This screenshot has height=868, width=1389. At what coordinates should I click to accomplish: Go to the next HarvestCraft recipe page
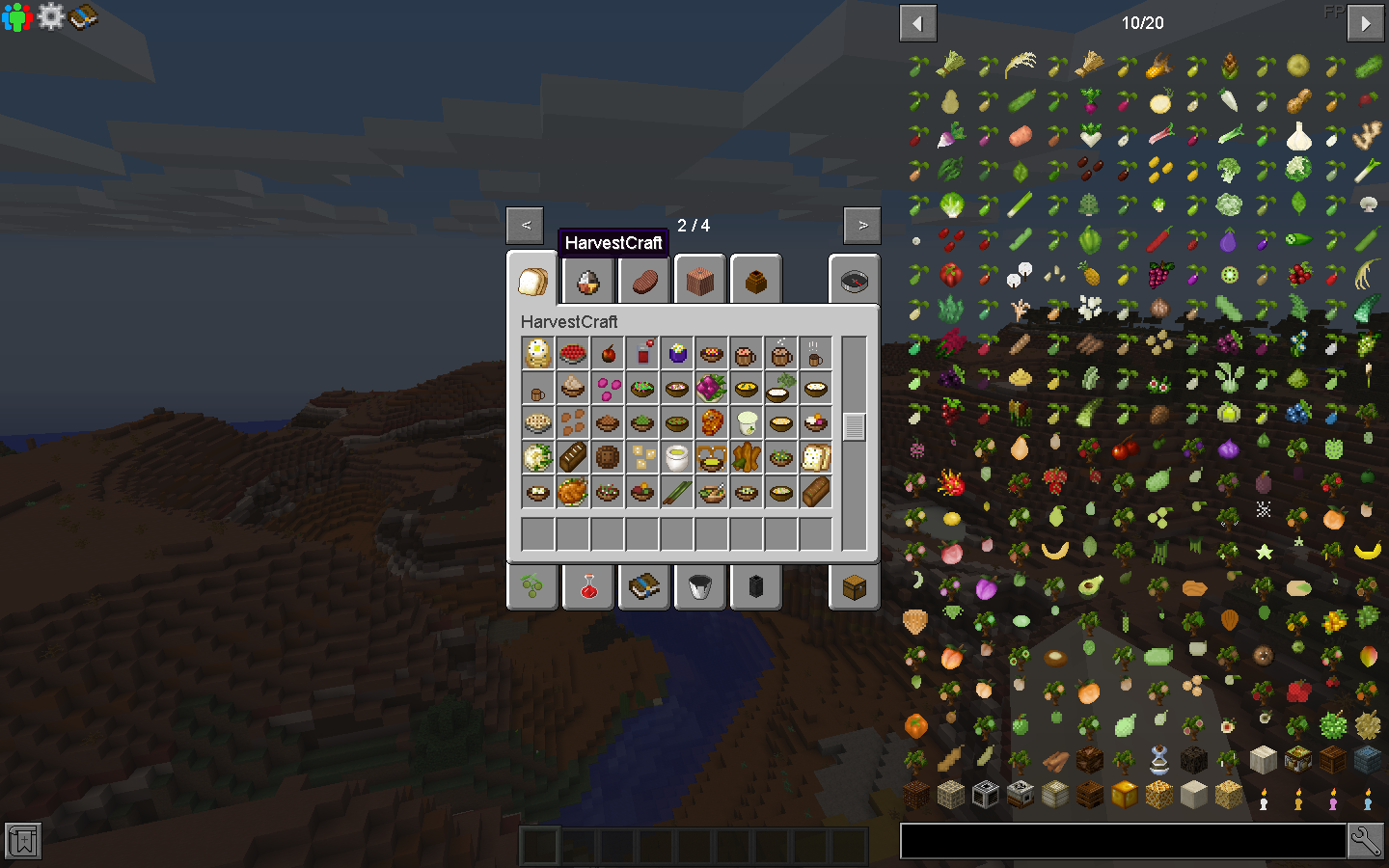point(861,224)
